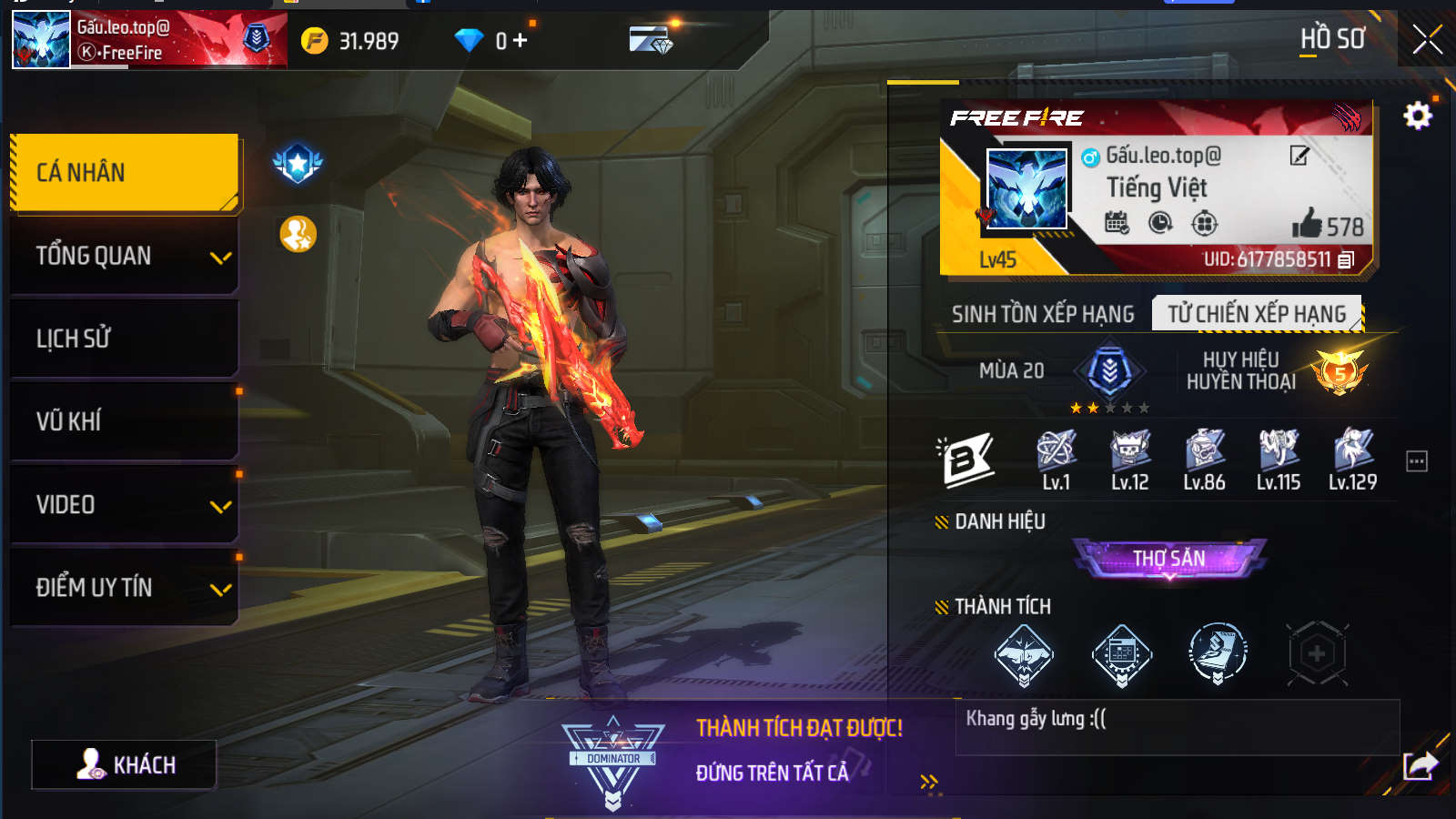This screenshot has height=819, width=1456.
Task: Copy the UID with the copy icon
Action: 1347,259
